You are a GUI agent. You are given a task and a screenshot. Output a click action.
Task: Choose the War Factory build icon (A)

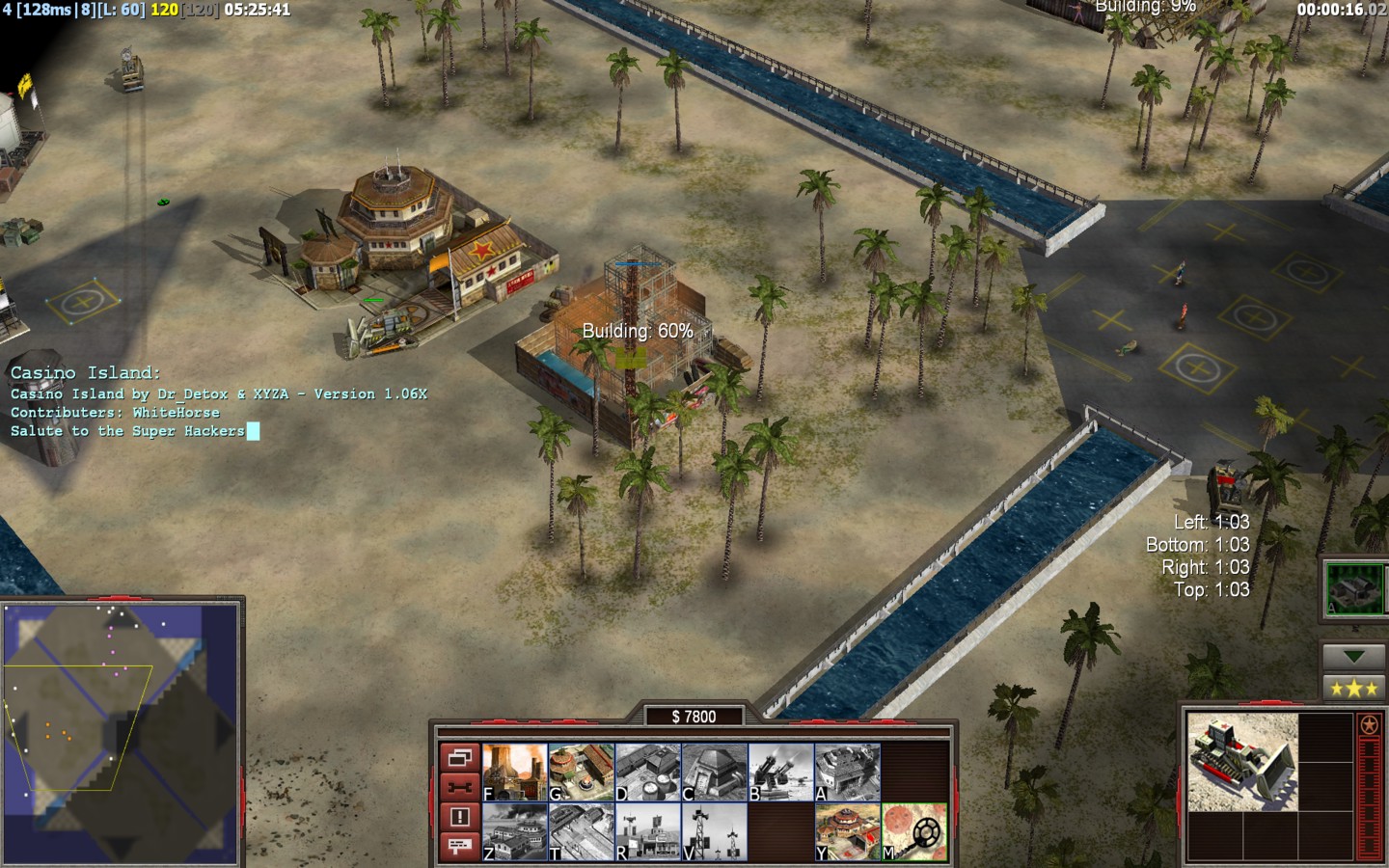click(x=847, y=773)
